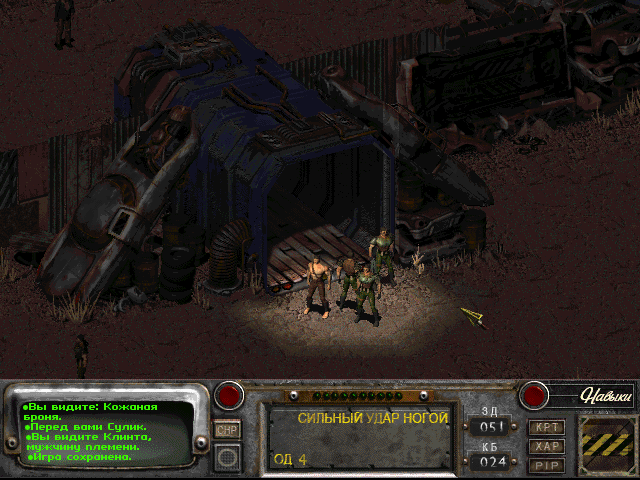Image resolution: width=640 pixels, height=480 pixels.
Task: Open the character sheet via ХАР
Action: click(547, 446)
